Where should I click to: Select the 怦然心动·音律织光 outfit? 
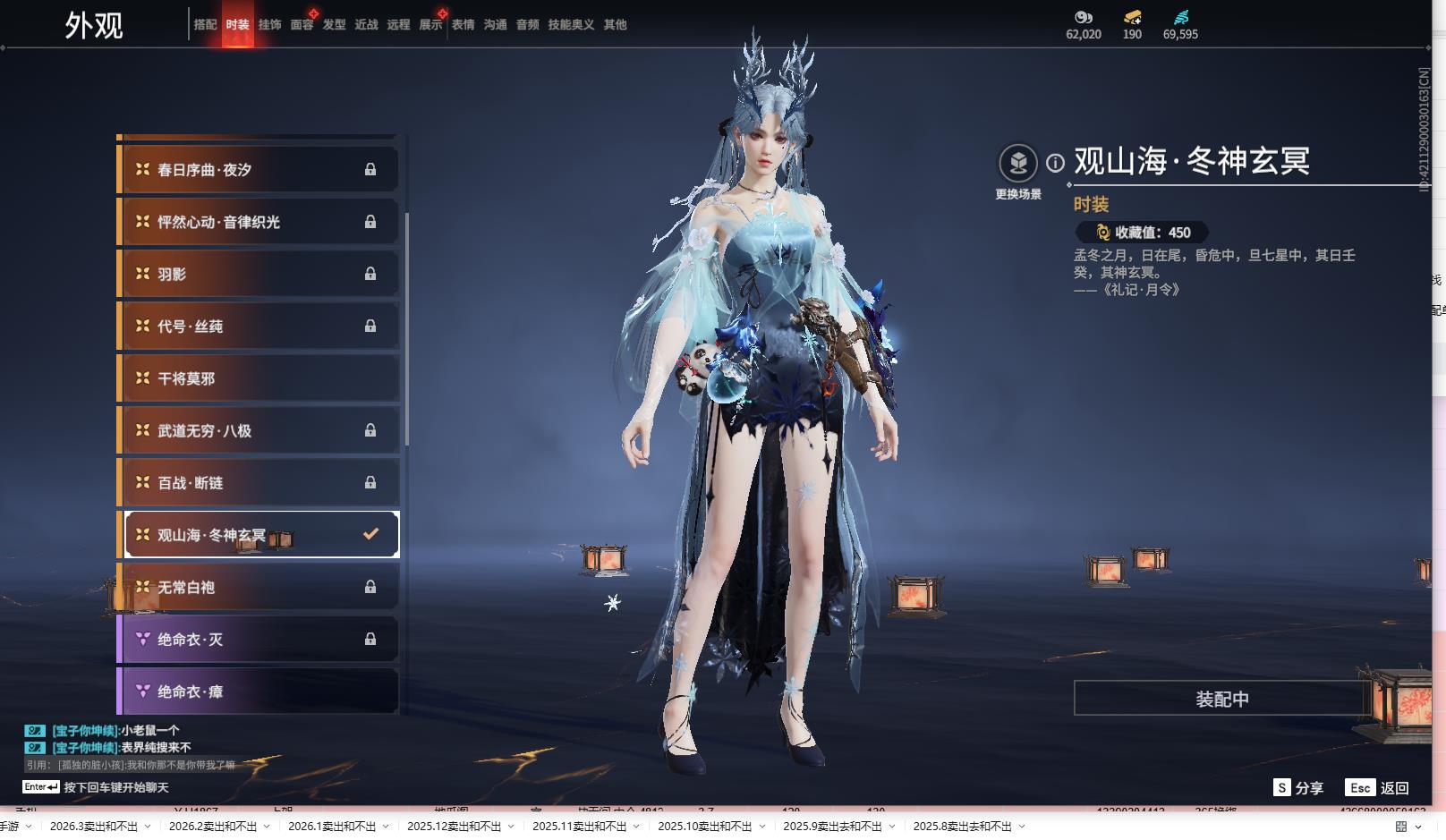tap(259, 222)
